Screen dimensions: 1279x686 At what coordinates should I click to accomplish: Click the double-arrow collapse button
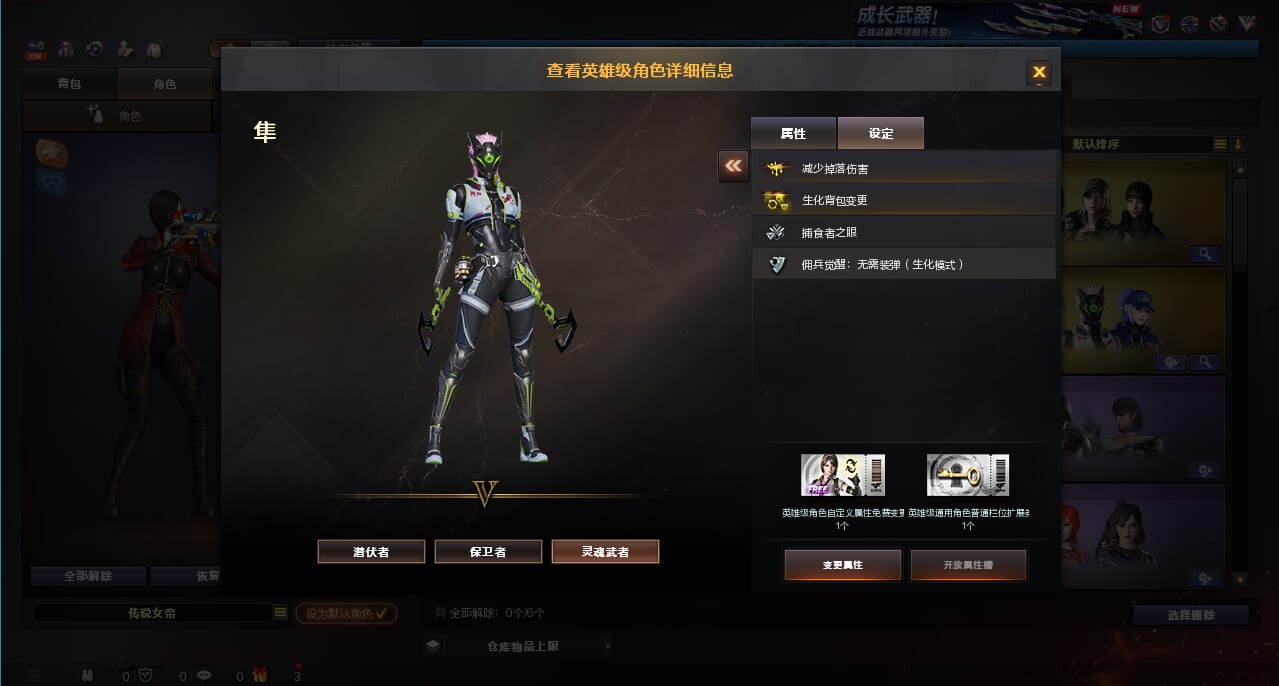733,166
